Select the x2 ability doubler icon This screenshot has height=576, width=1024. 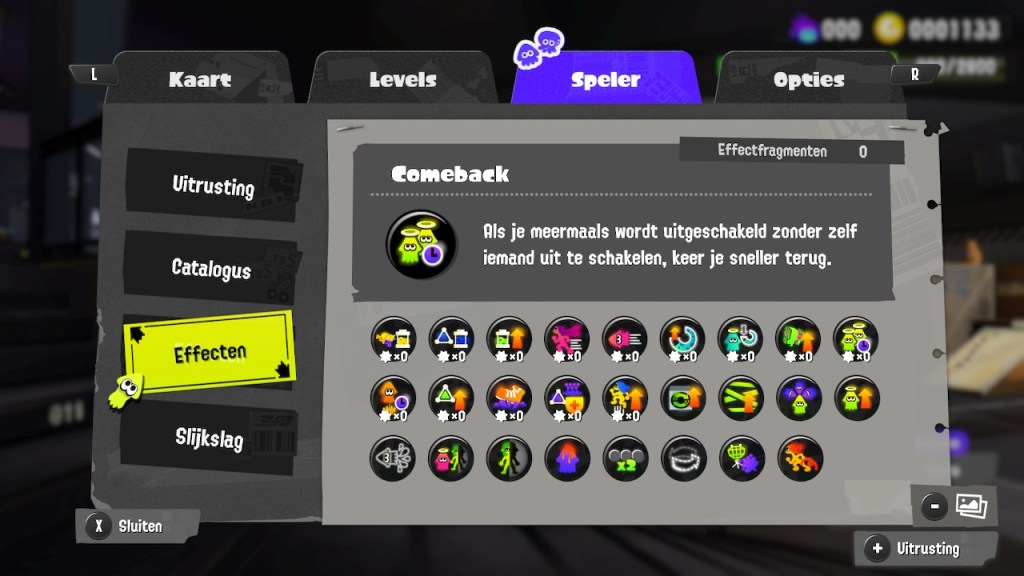pyautogui.click(x=625, y=458)
